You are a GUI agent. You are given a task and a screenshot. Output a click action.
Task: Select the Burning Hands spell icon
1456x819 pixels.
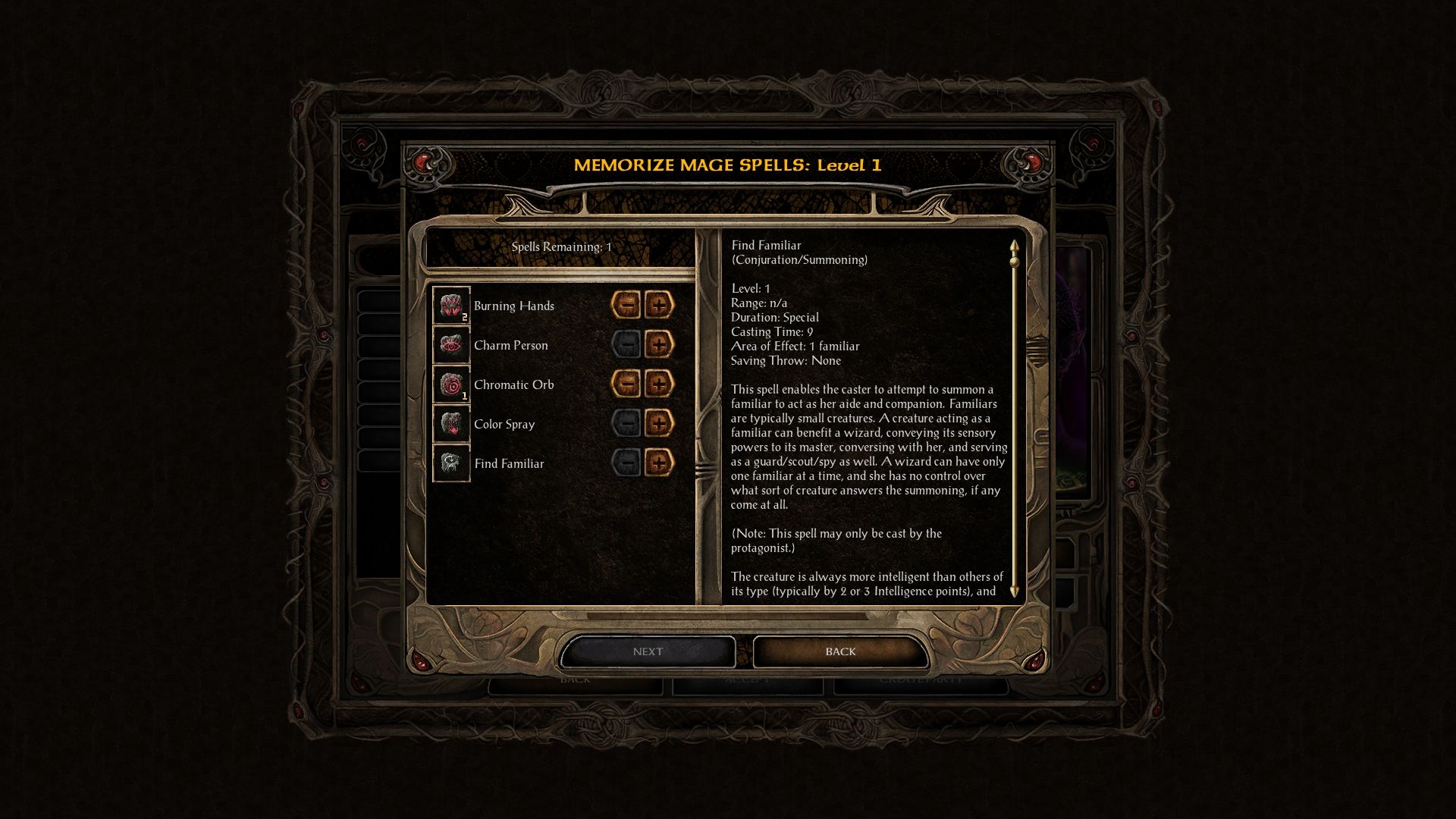pyautogui.click(x=451, y=306)
